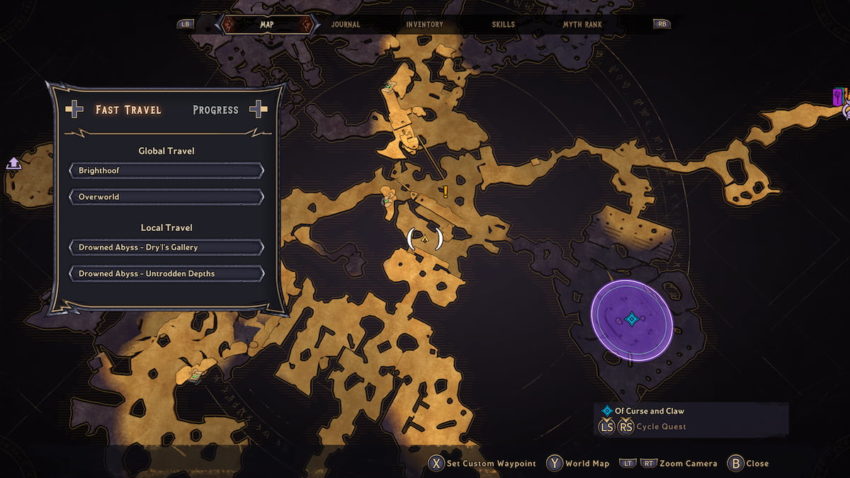Switch to the Progress panel
Viewport: 850px width, 478px height.
click(216, 110)
